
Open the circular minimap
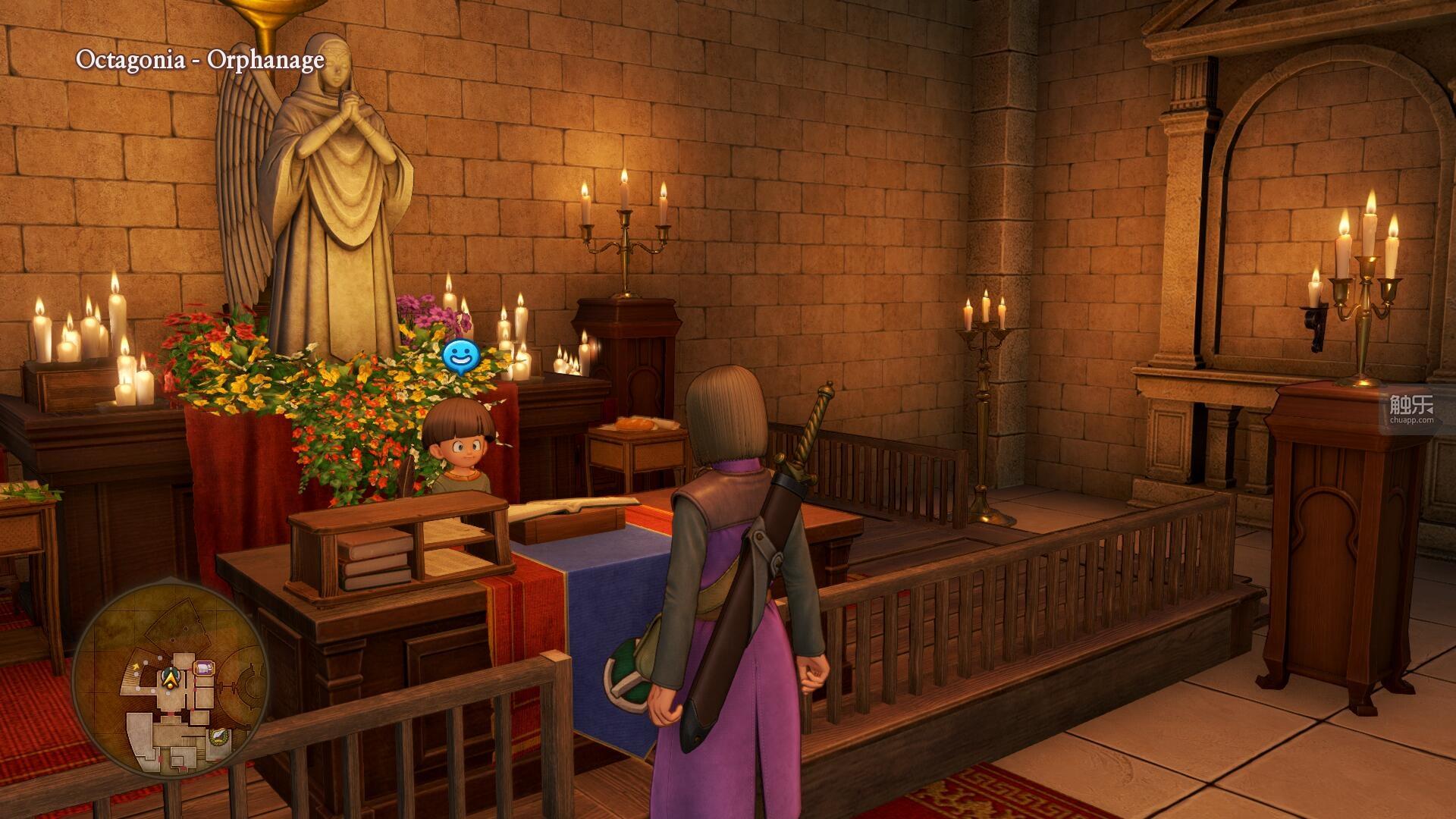170,679
